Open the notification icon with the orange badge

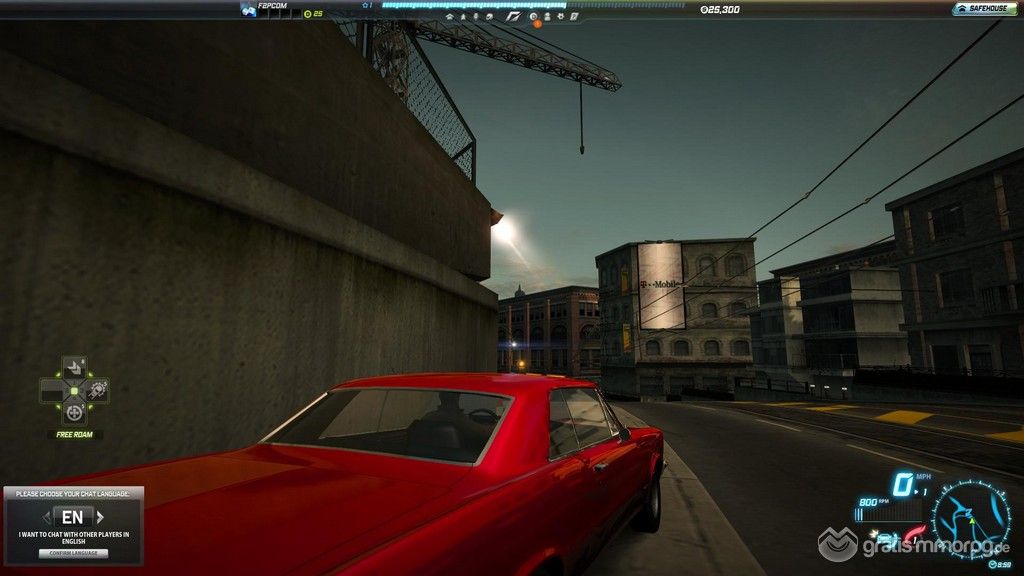(x=534, y=17)
